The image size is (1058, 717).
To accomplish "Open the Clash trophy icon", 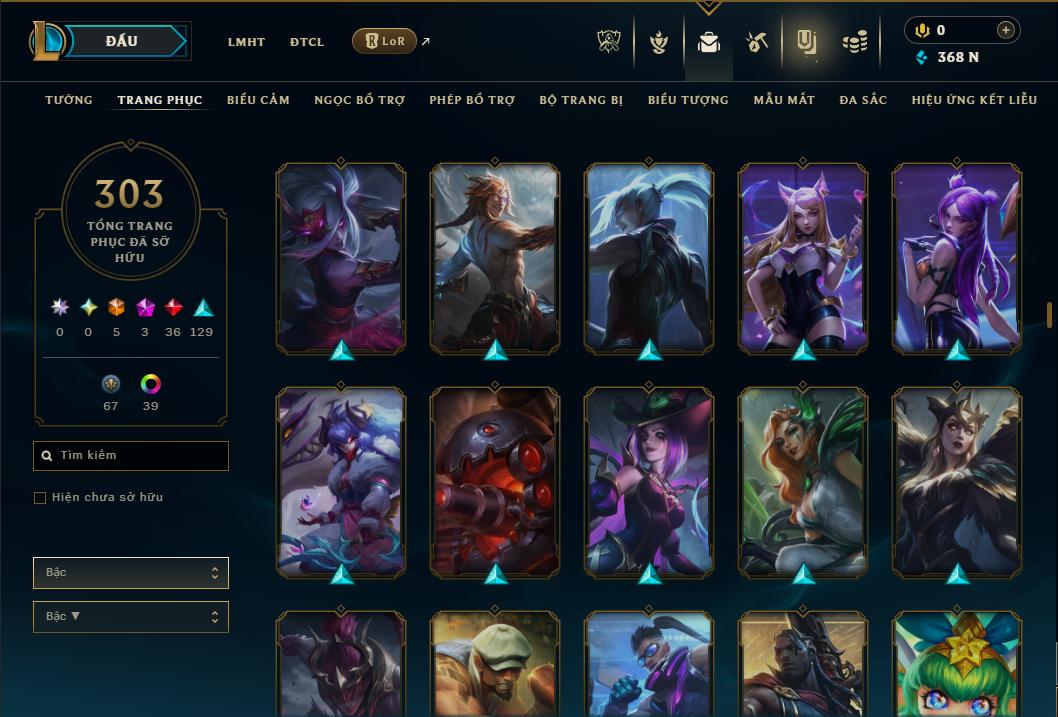I will click(609, 42).
